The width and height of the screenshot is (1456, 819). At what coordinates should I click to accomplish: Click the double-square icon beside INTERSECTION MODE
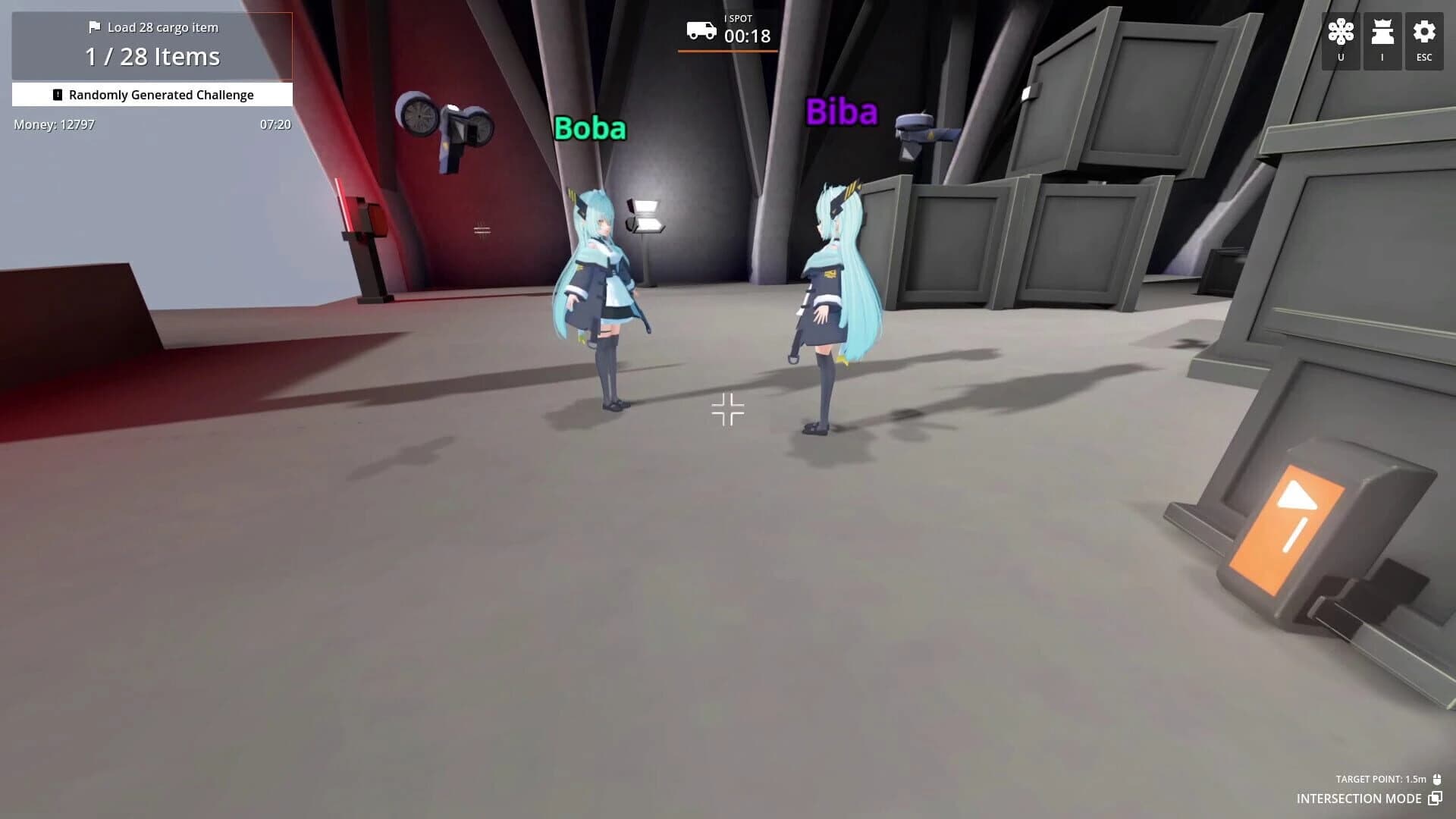tap(1435, 799)
